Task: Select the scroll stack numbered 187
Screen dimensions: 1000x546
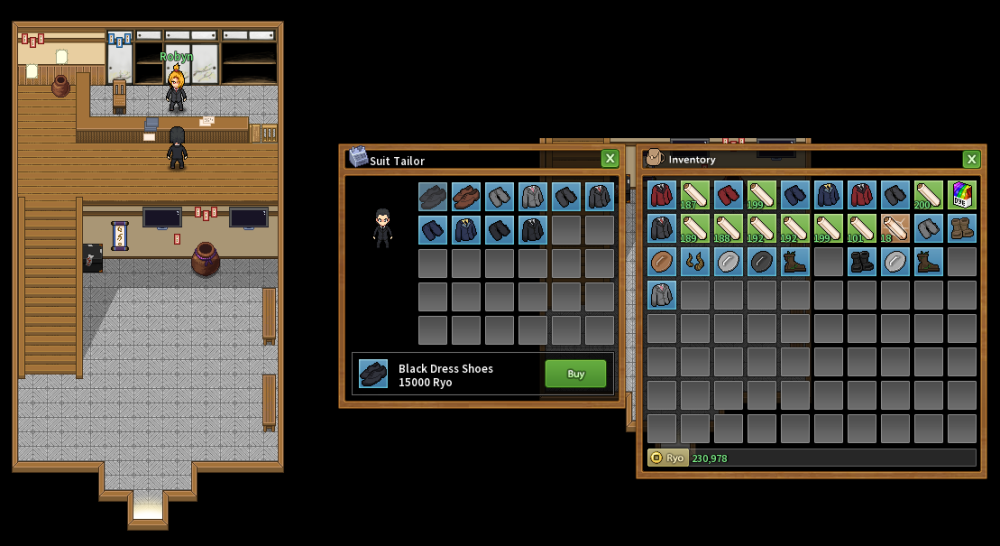Action: click(695, 195)
